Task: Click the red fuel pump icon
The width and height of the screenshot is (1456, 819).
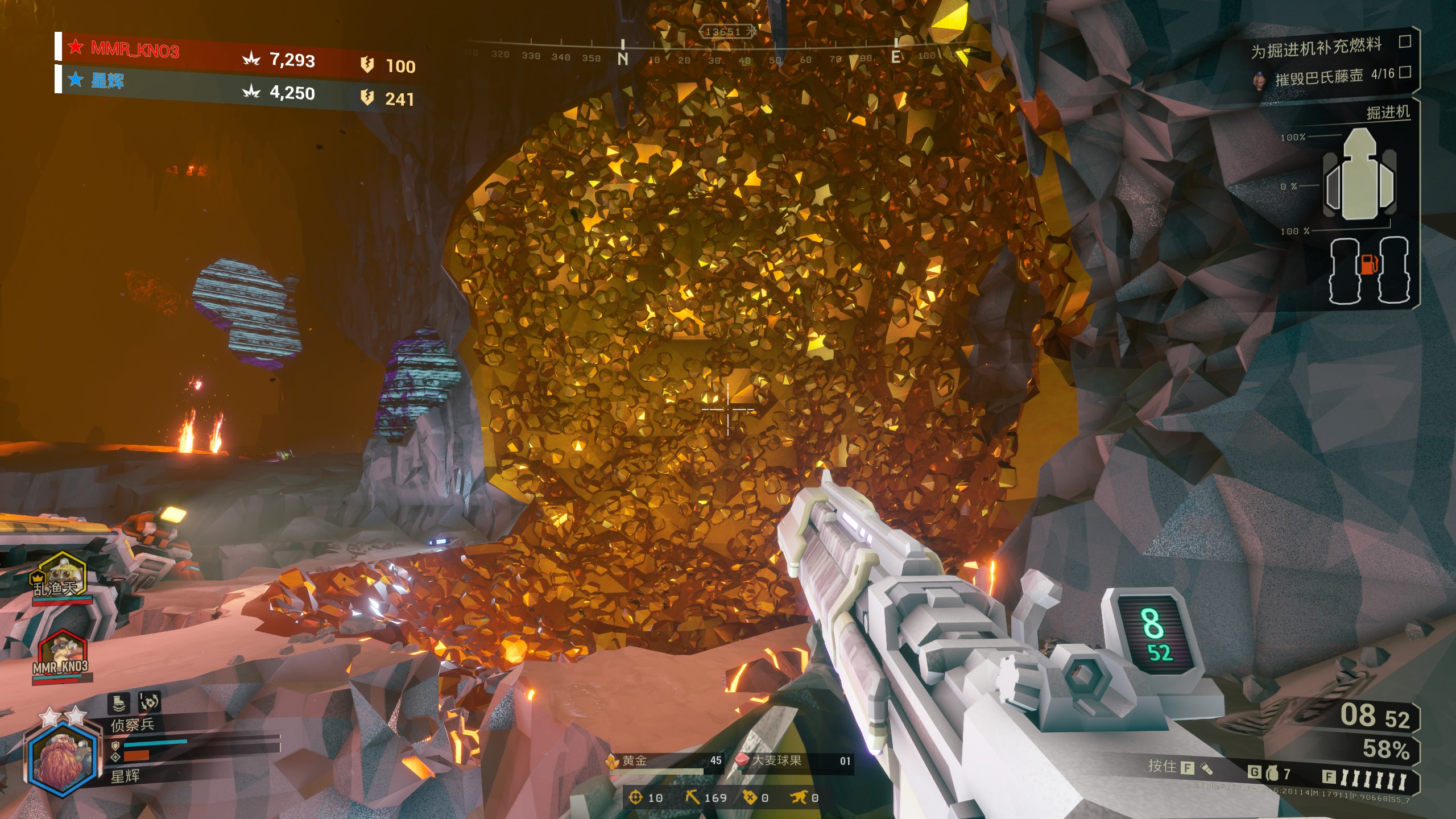Action: pos(1368,264)
